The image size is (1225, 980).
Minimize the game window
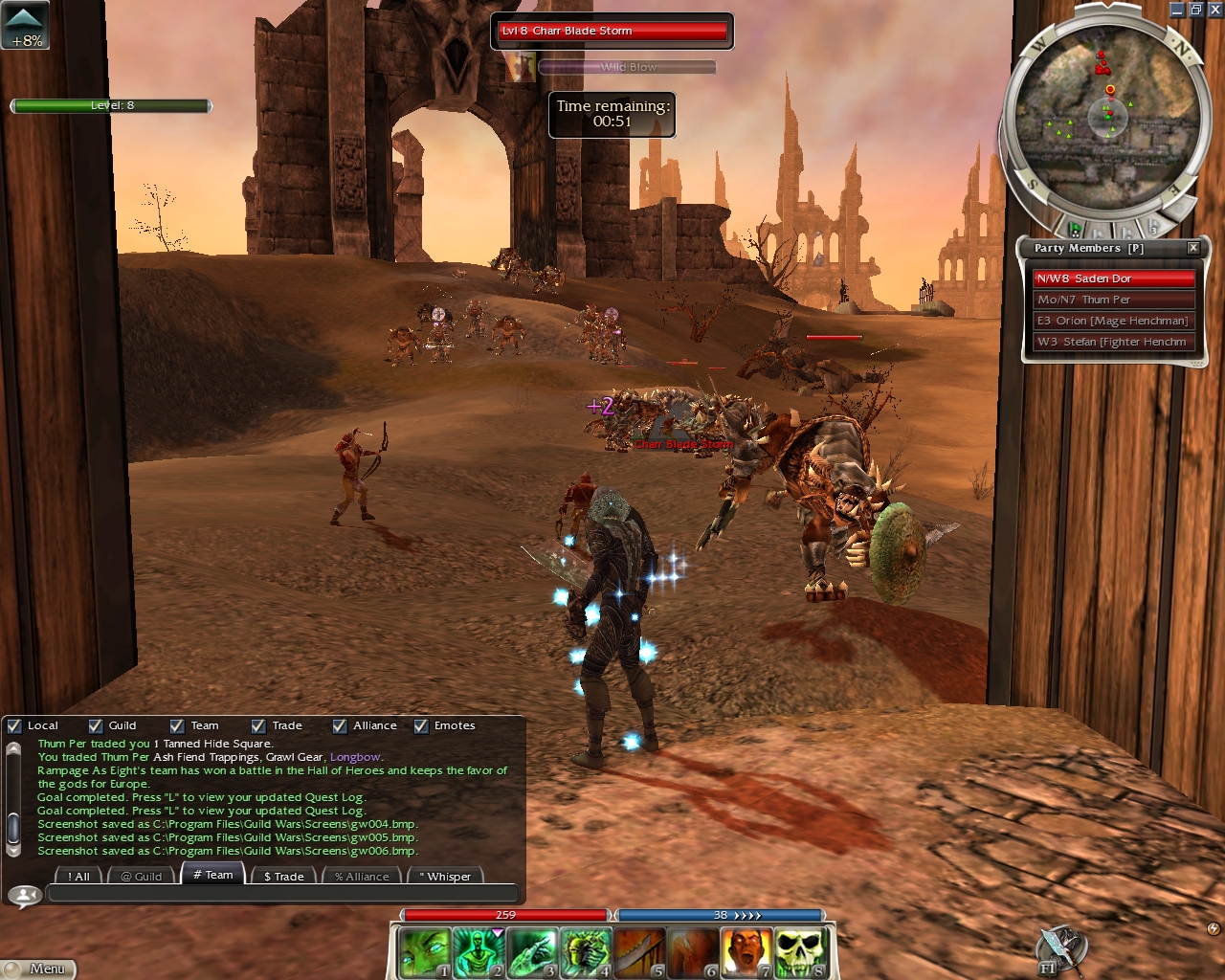(x=1177, y=10)
